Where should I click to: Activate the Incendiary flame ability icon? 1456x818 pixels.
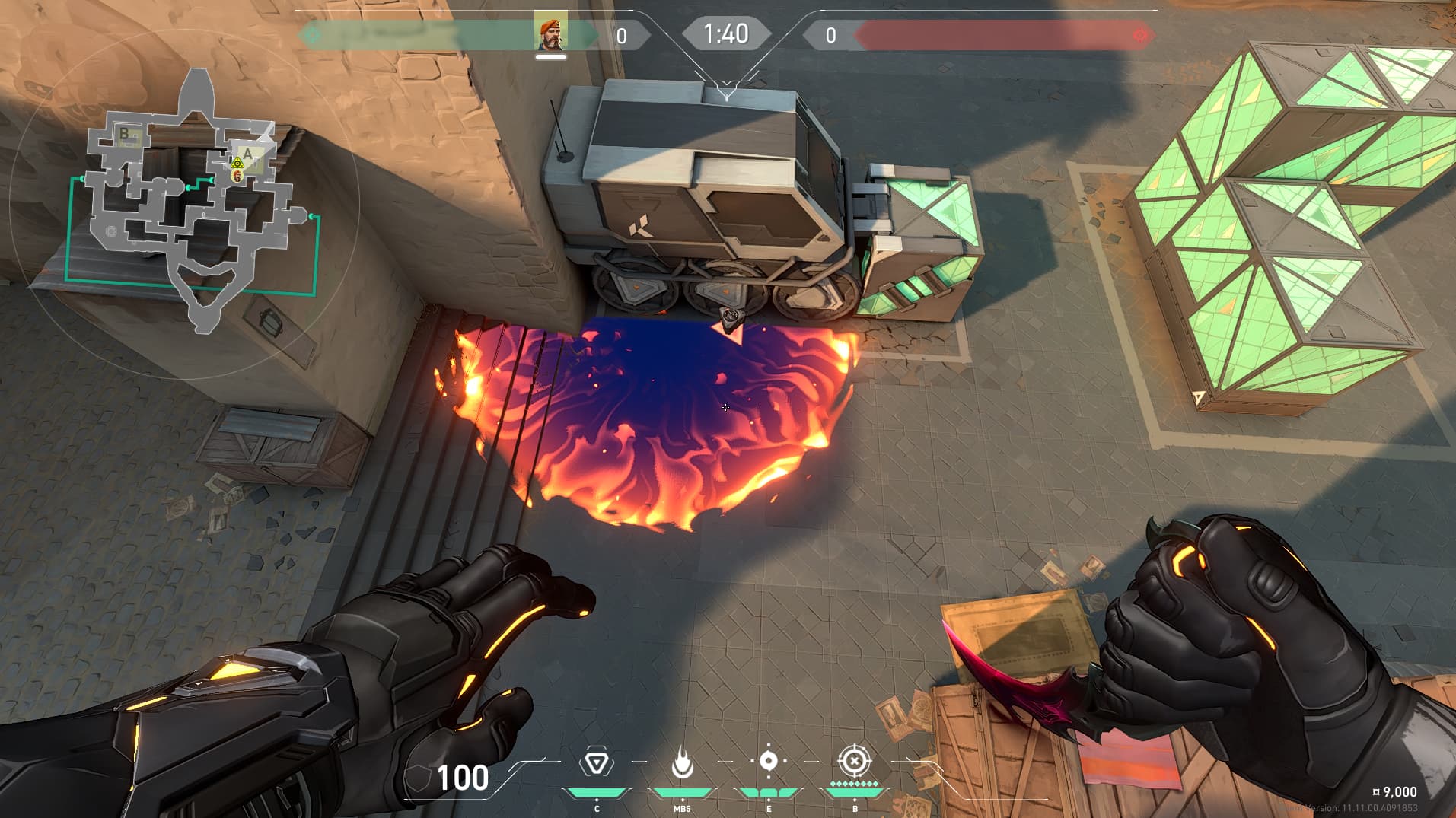tap(682, 762)
